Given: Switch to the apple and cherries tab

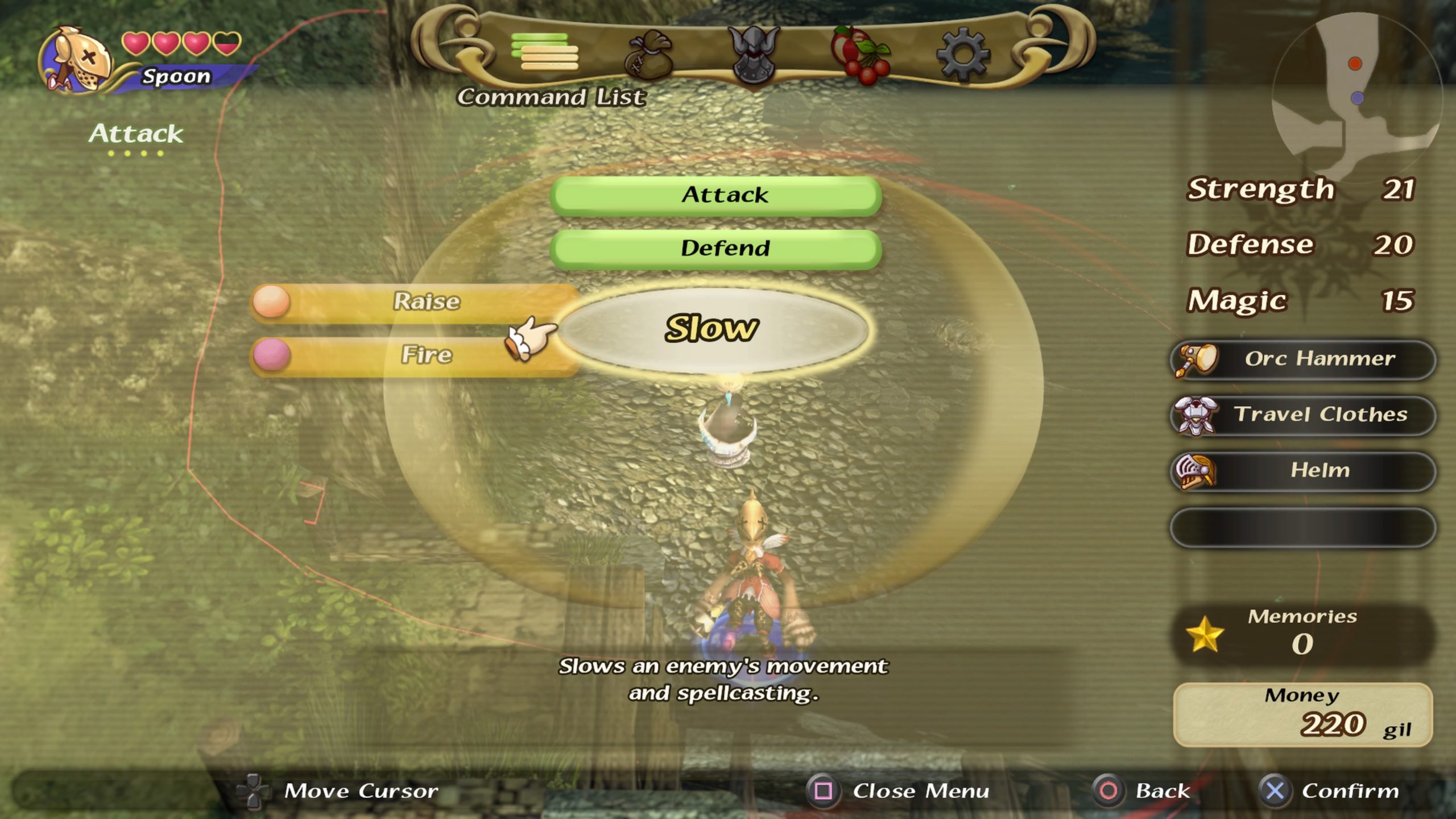Looking at the screenshot, I should point(859,55).
